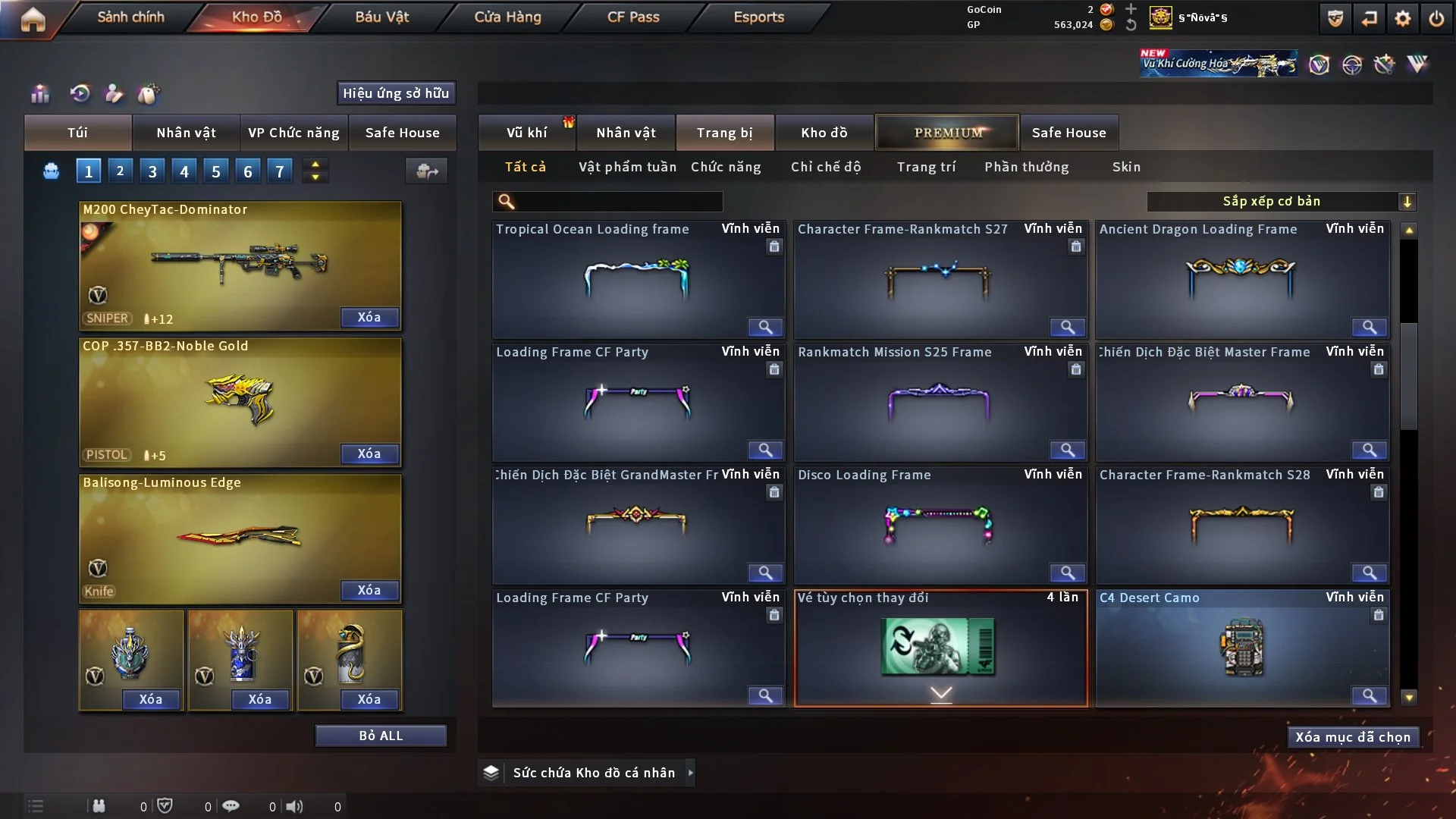Select the PREMIUM inventory tab
1456x819 pixels.
pyautogui.click(x=947, y=133)
